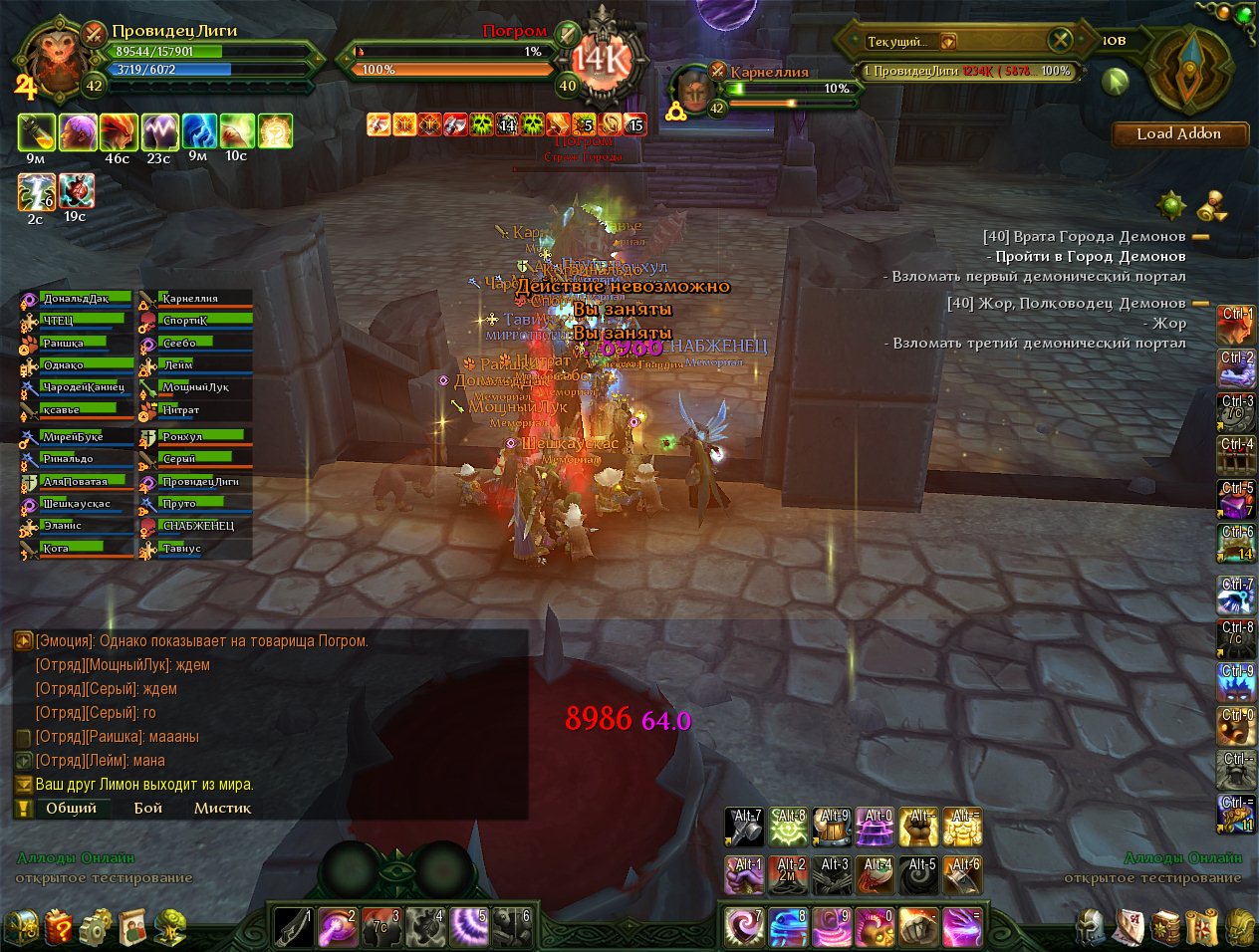Choose raid member МощныйЛук
The height and width of the screenshot is (952, 1259).
click(x=195, y=387)
